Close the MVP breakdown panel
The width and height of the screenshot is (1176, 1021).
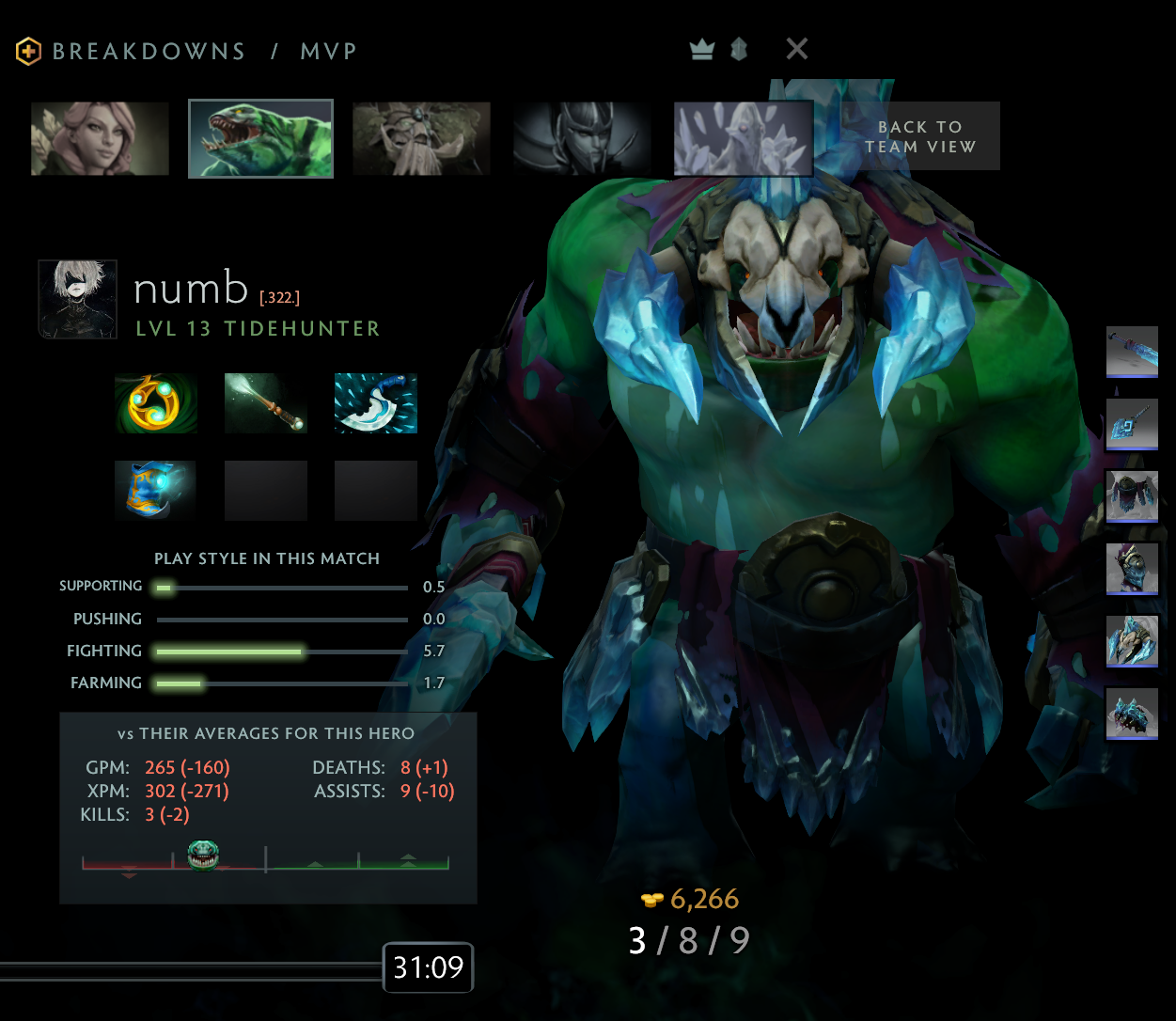click(x=796, y=49)
